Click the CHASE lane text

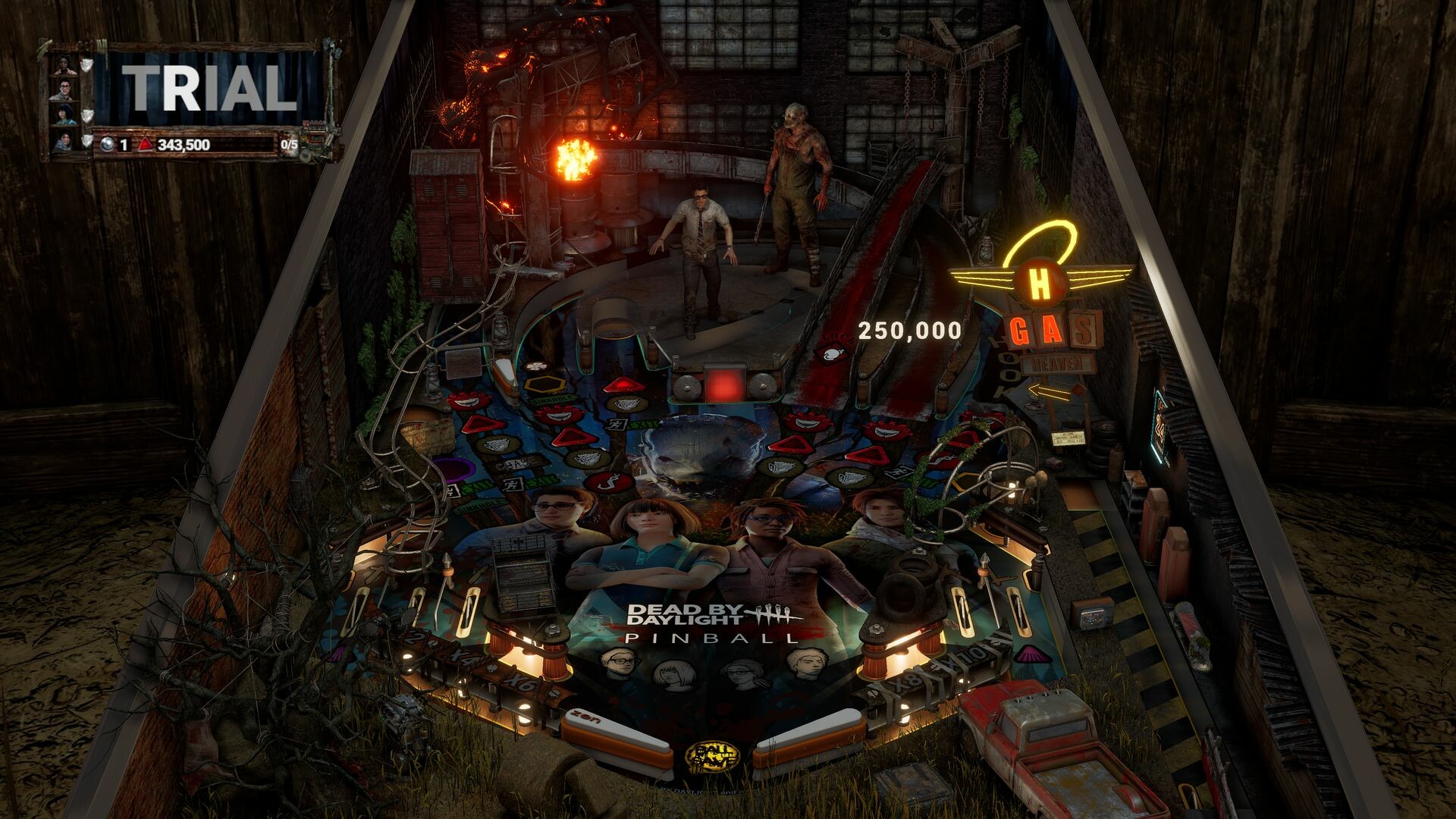516,463
